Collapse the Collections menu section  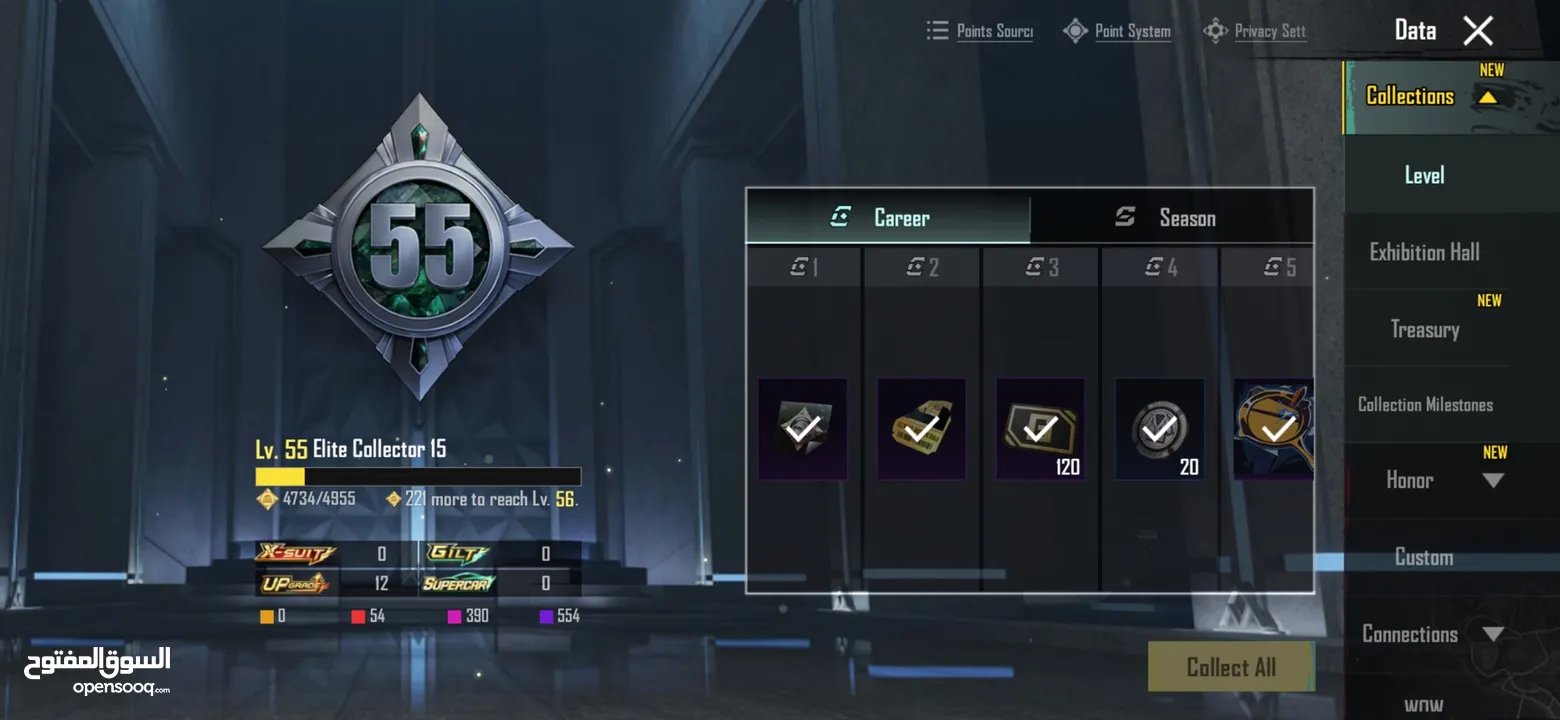coord(1487,97)
